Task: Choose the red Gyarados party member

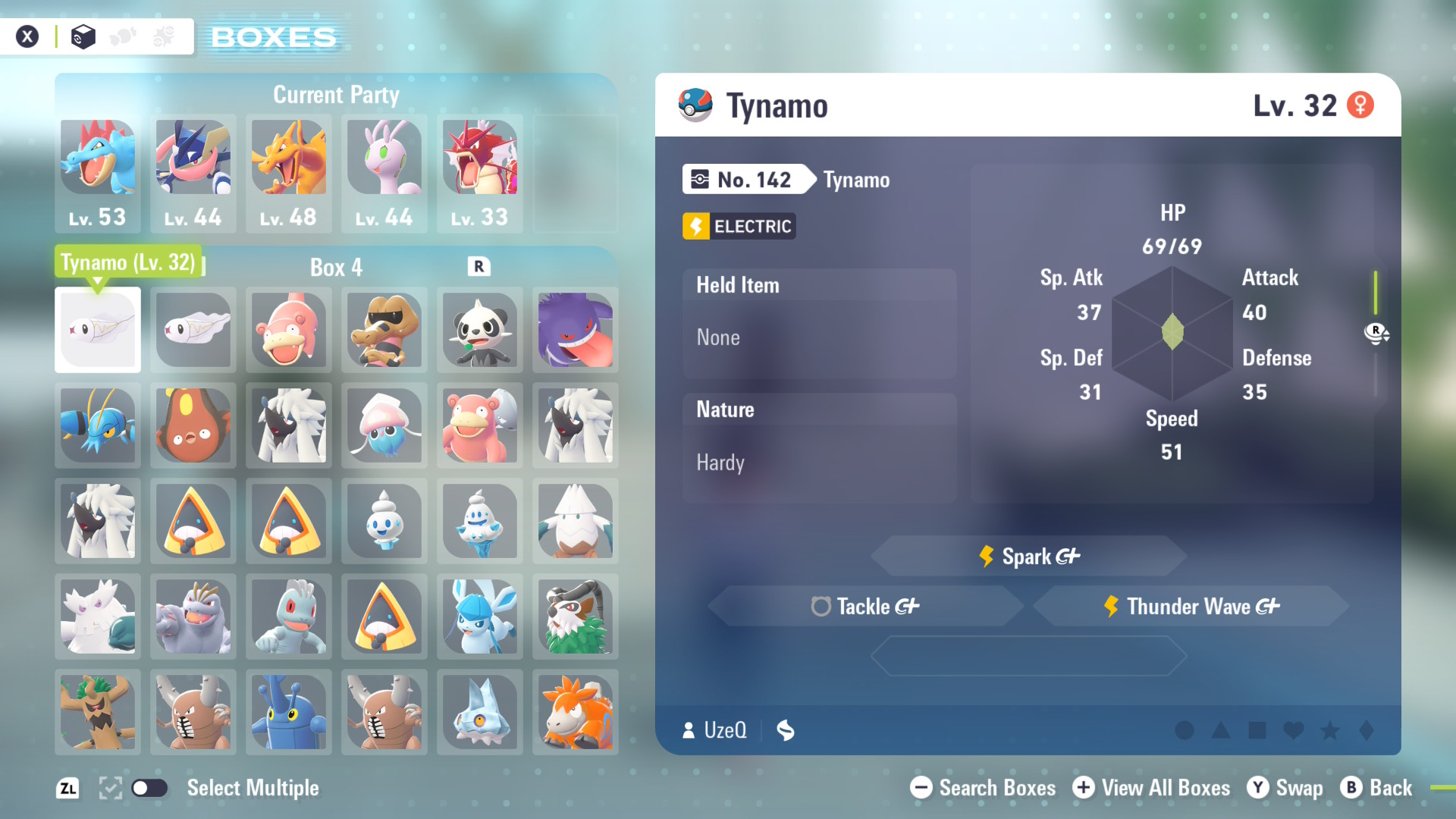Action: point(480,173)
